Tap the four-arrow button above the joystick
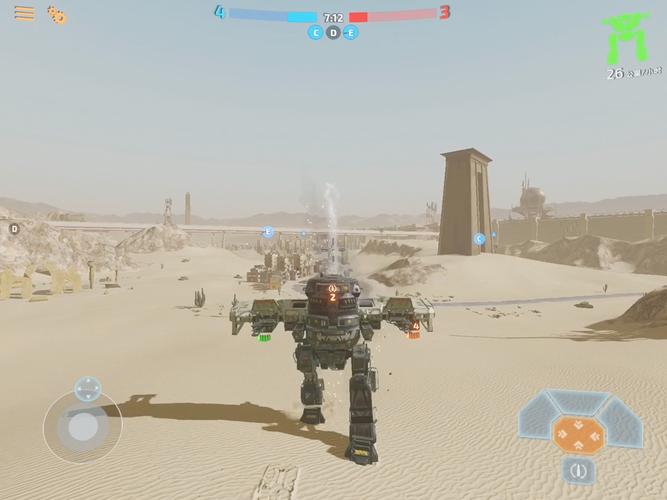Image resolution: width=667 pixels, height=500 pixels. (87, 388)
